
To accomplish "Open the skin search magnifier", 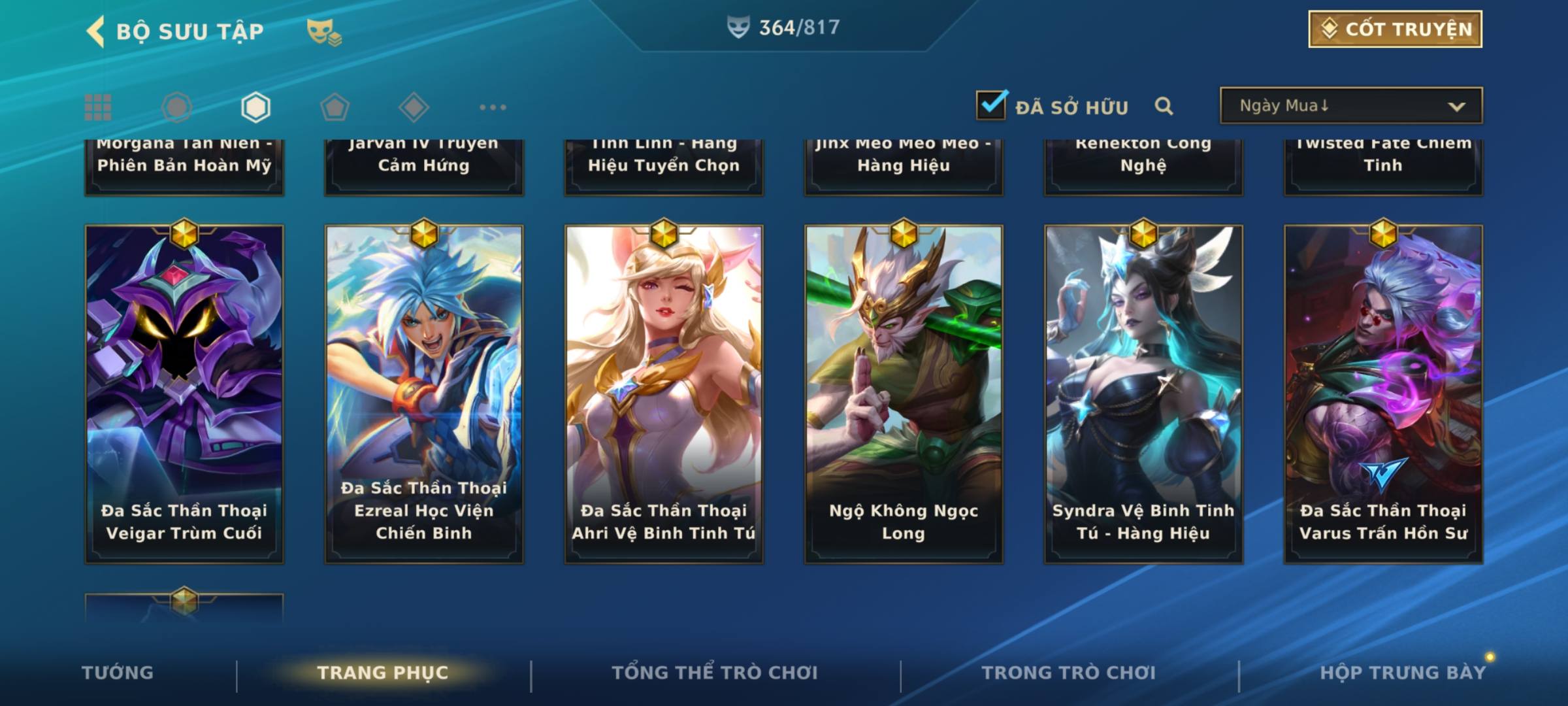I will point(1164,106).
